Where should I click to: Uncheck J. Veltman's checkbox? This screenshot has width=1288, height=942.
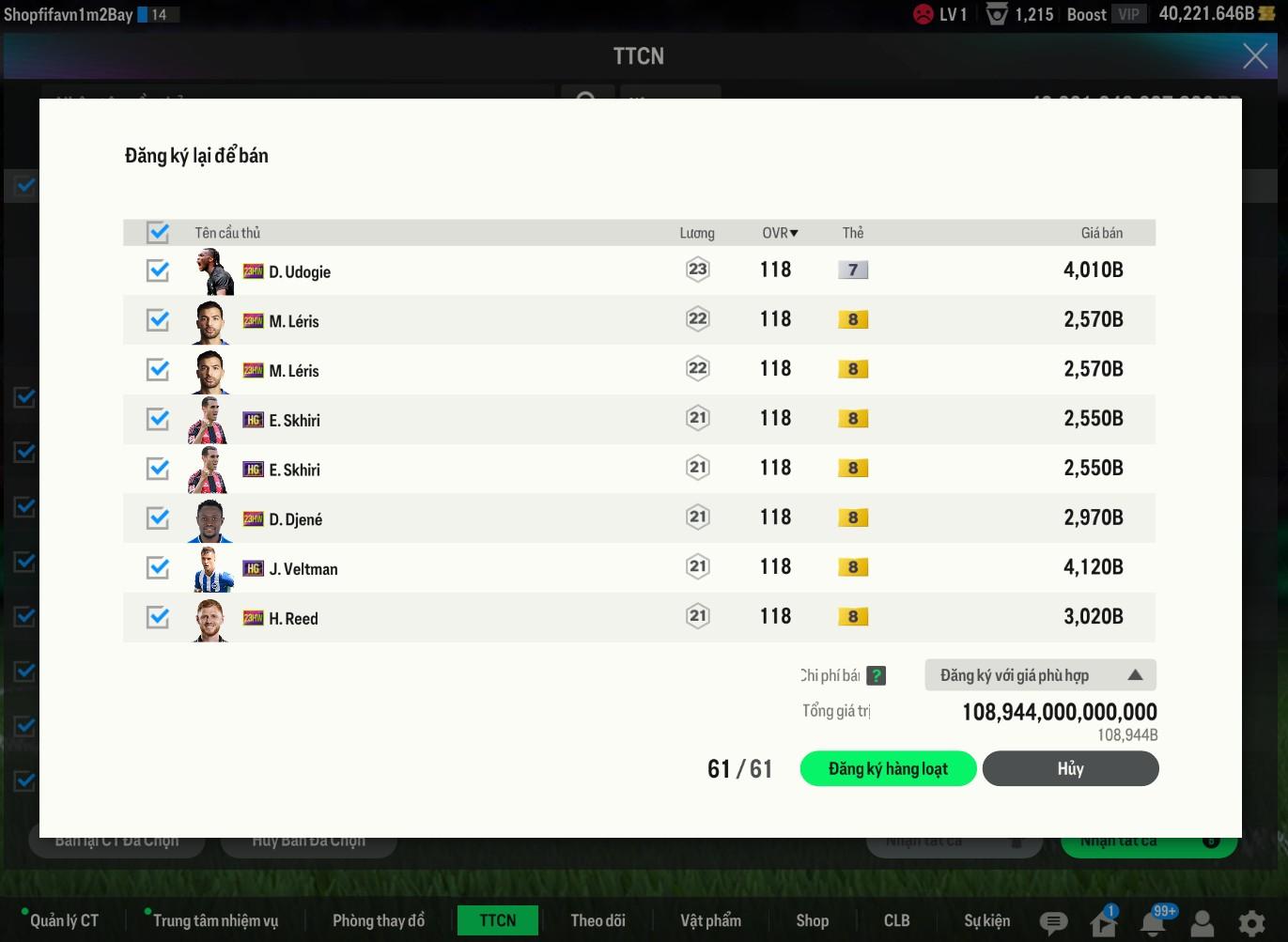158,568
